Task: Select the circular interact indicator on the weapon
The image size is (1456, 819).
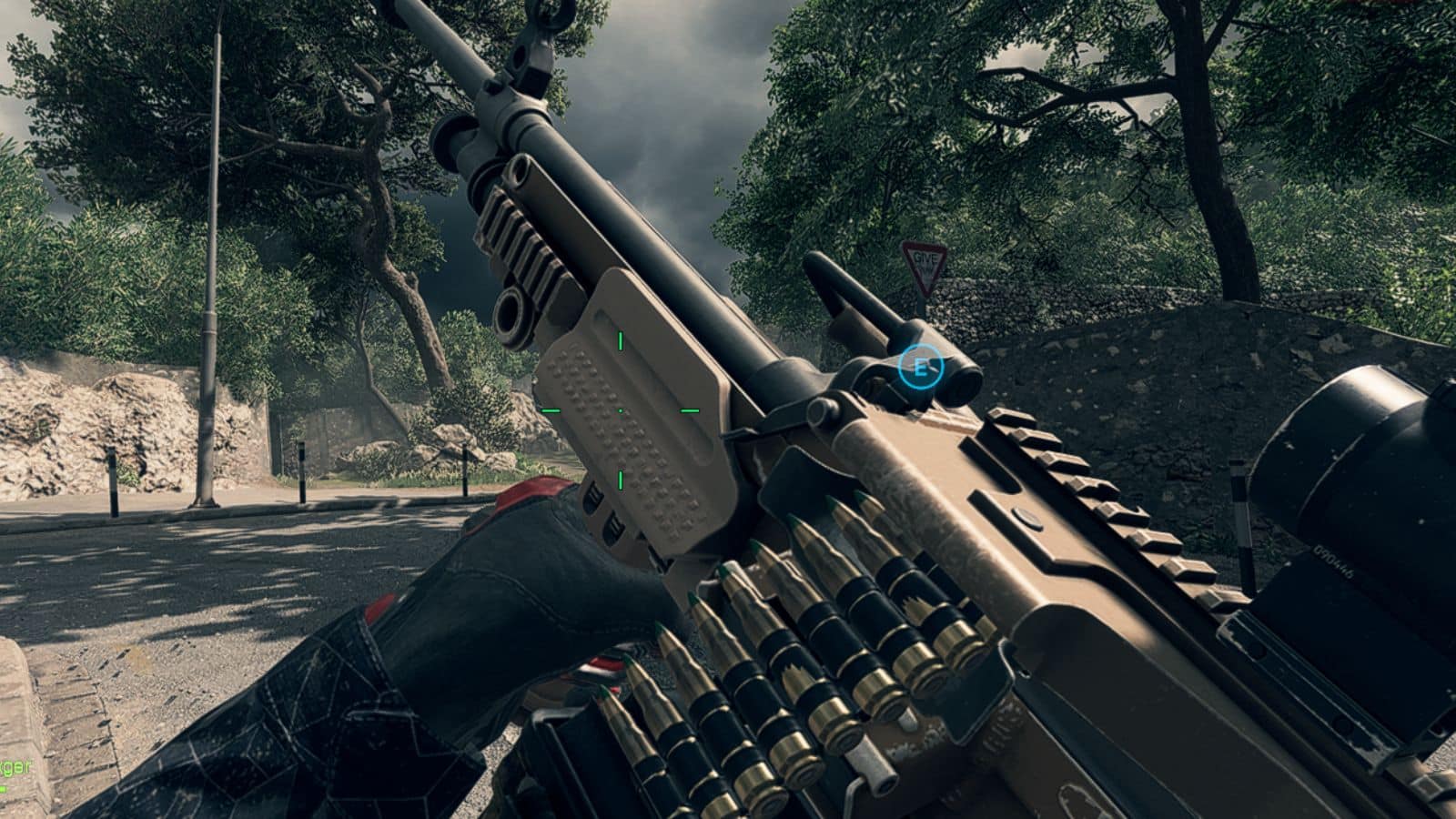Action: (x=922, y=369)
